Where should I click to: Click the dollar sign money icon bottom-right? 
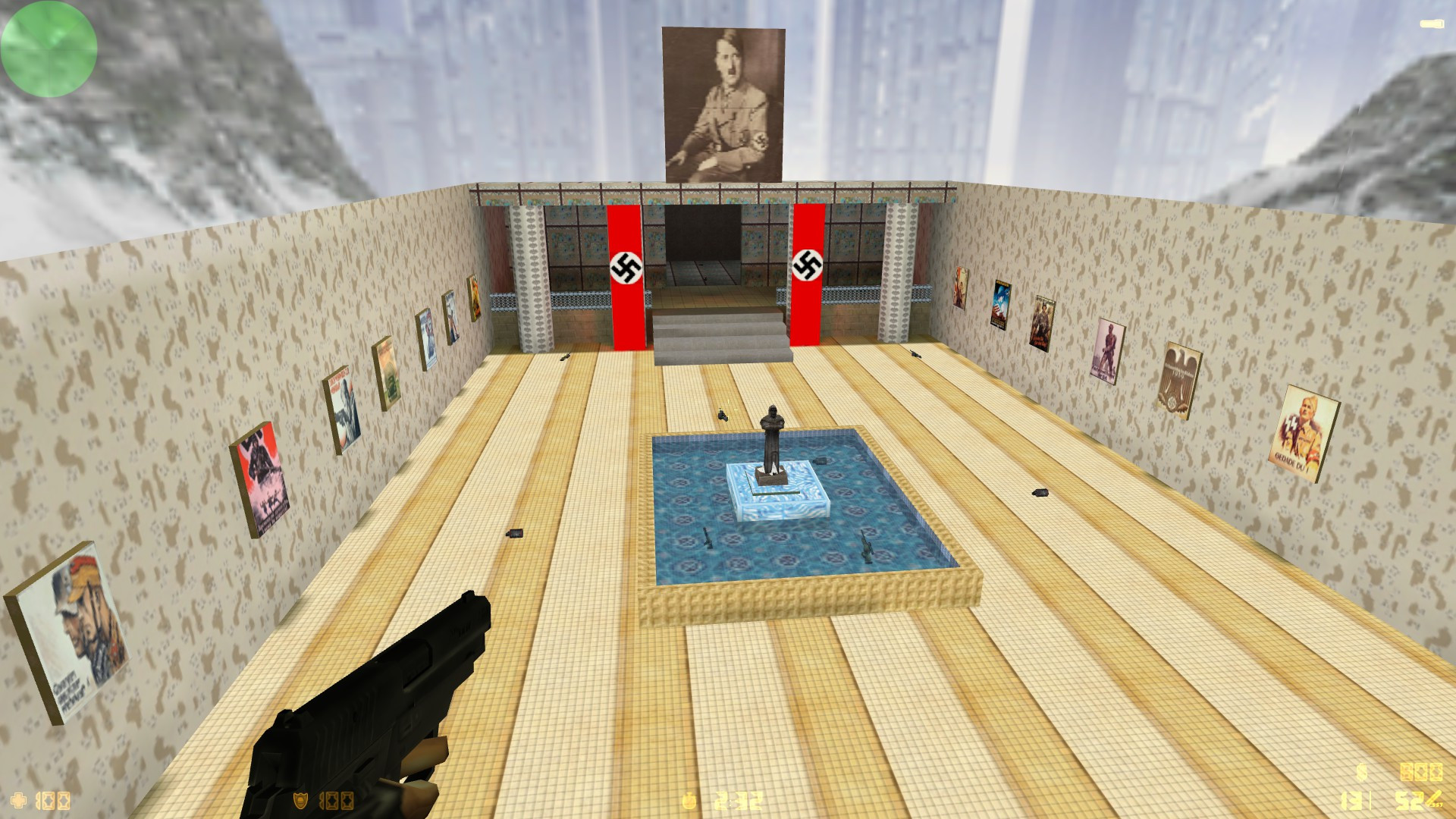click(1361, 772)
